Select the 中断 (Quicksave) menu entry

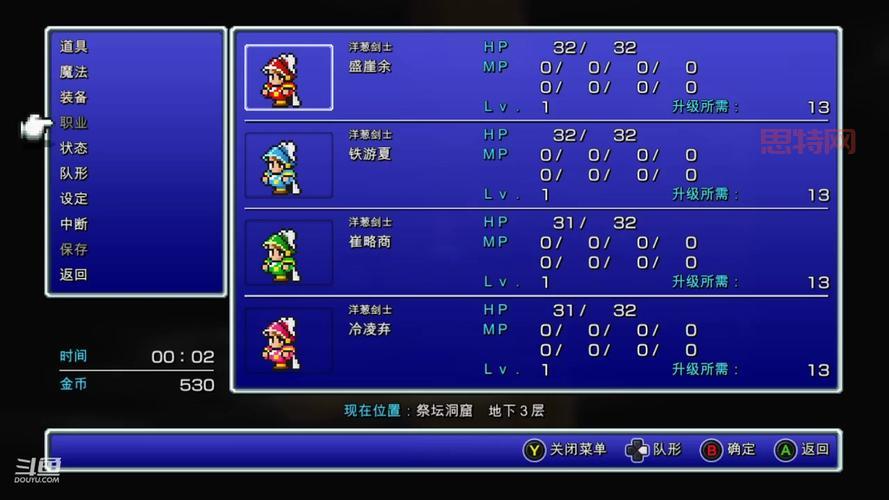(74, 224)
